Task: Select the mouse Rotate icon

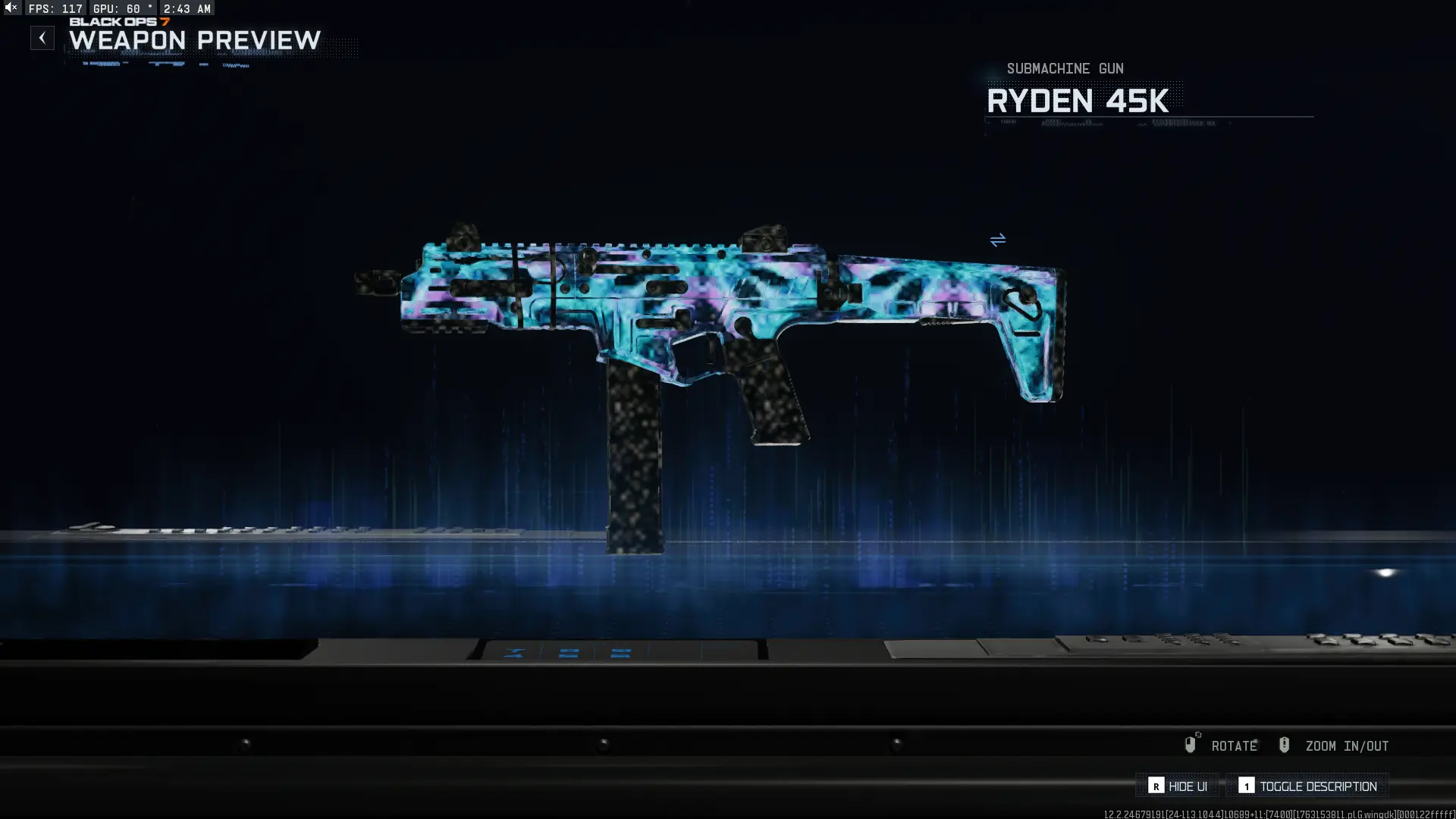Action: [x=1191, y=745]
